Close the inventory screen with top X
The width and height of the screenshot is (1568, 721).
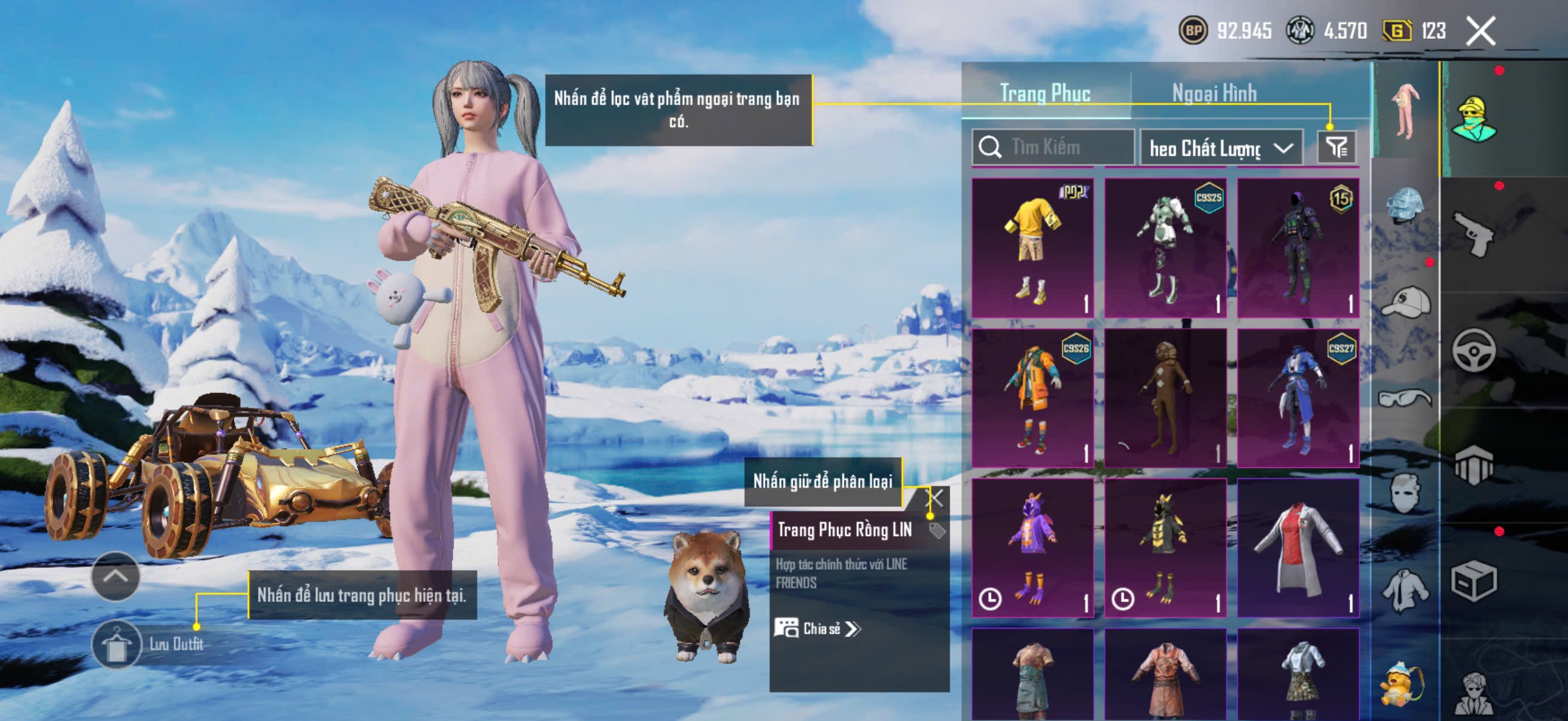[1480, 31]
